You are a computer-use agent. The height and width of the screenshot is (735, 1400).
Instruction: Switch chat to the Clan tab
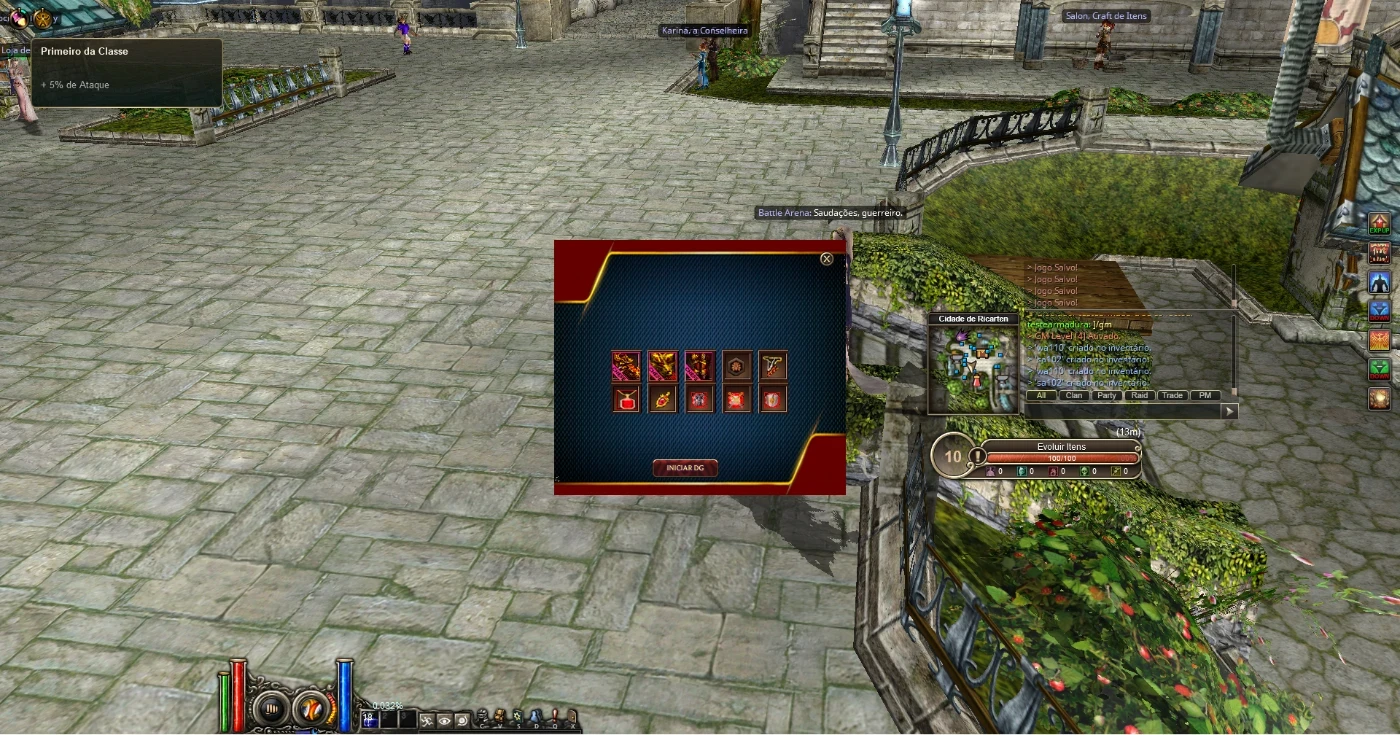click(1074, 395)
